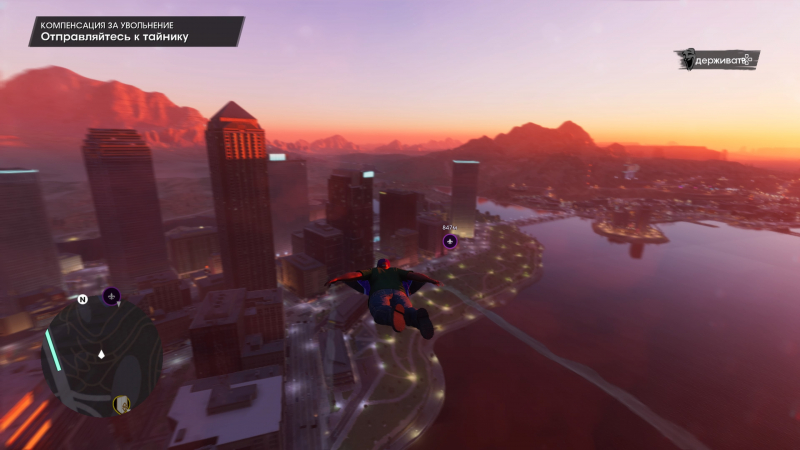Click the channel watermark logo overlay
Viewport: 800px width, 450px height.
[716, 60]
